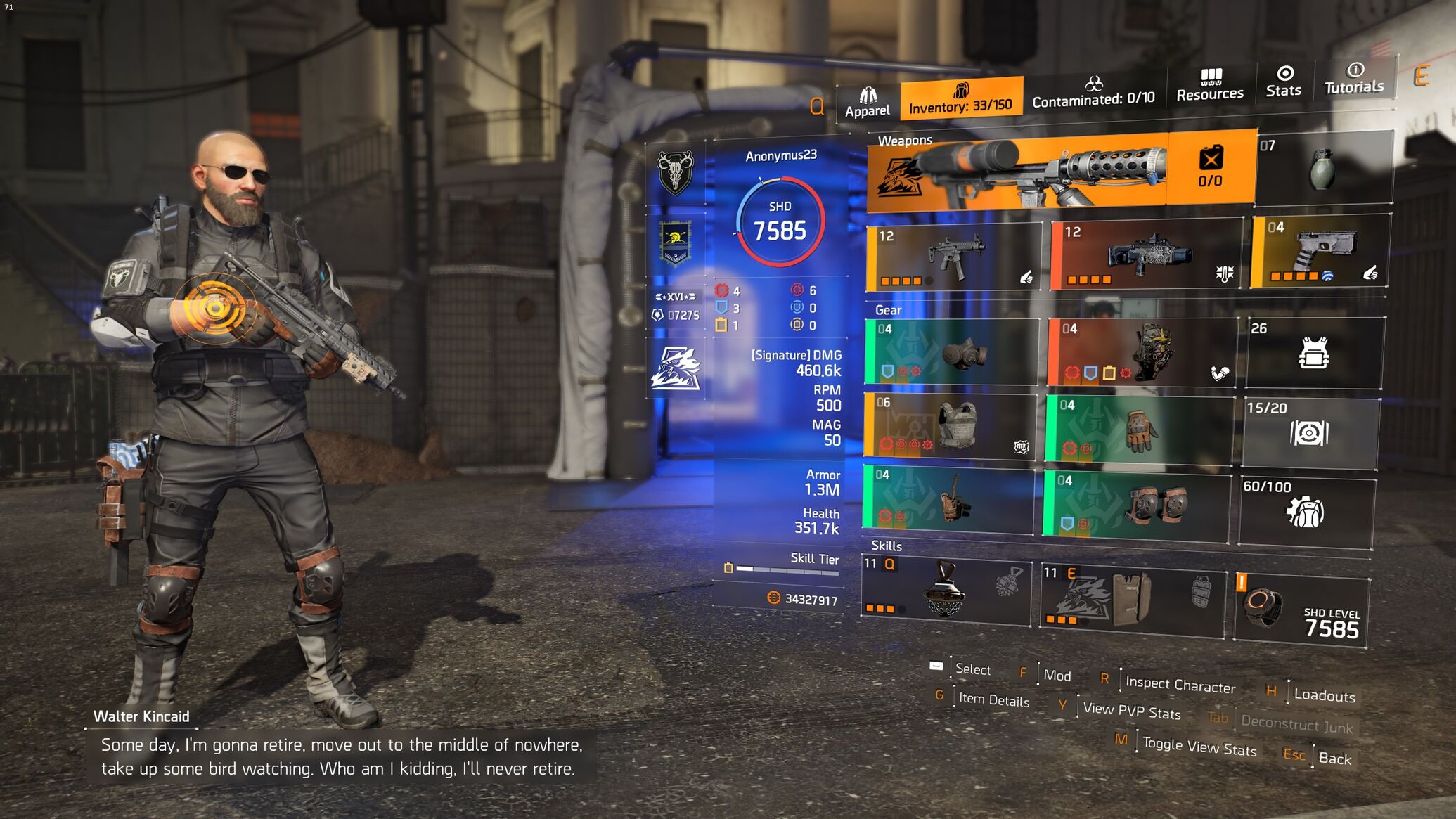
Task: Select the exotic rifle secondary weapon slot
Action: pyautogui.click(x=1147, y=256)
